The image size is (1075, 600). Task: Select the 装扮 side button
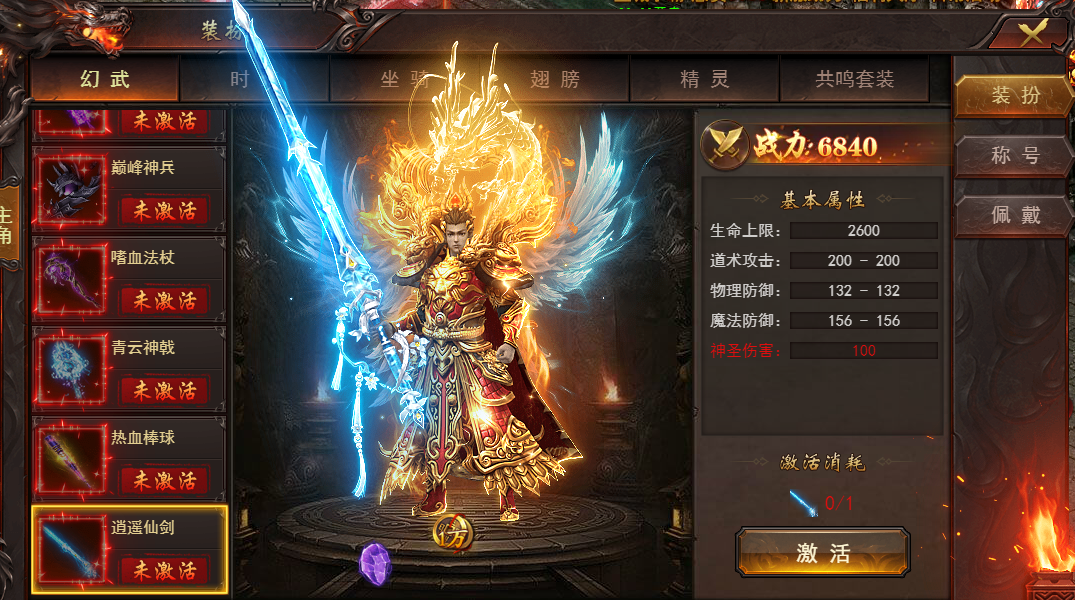click(1015, 96)
